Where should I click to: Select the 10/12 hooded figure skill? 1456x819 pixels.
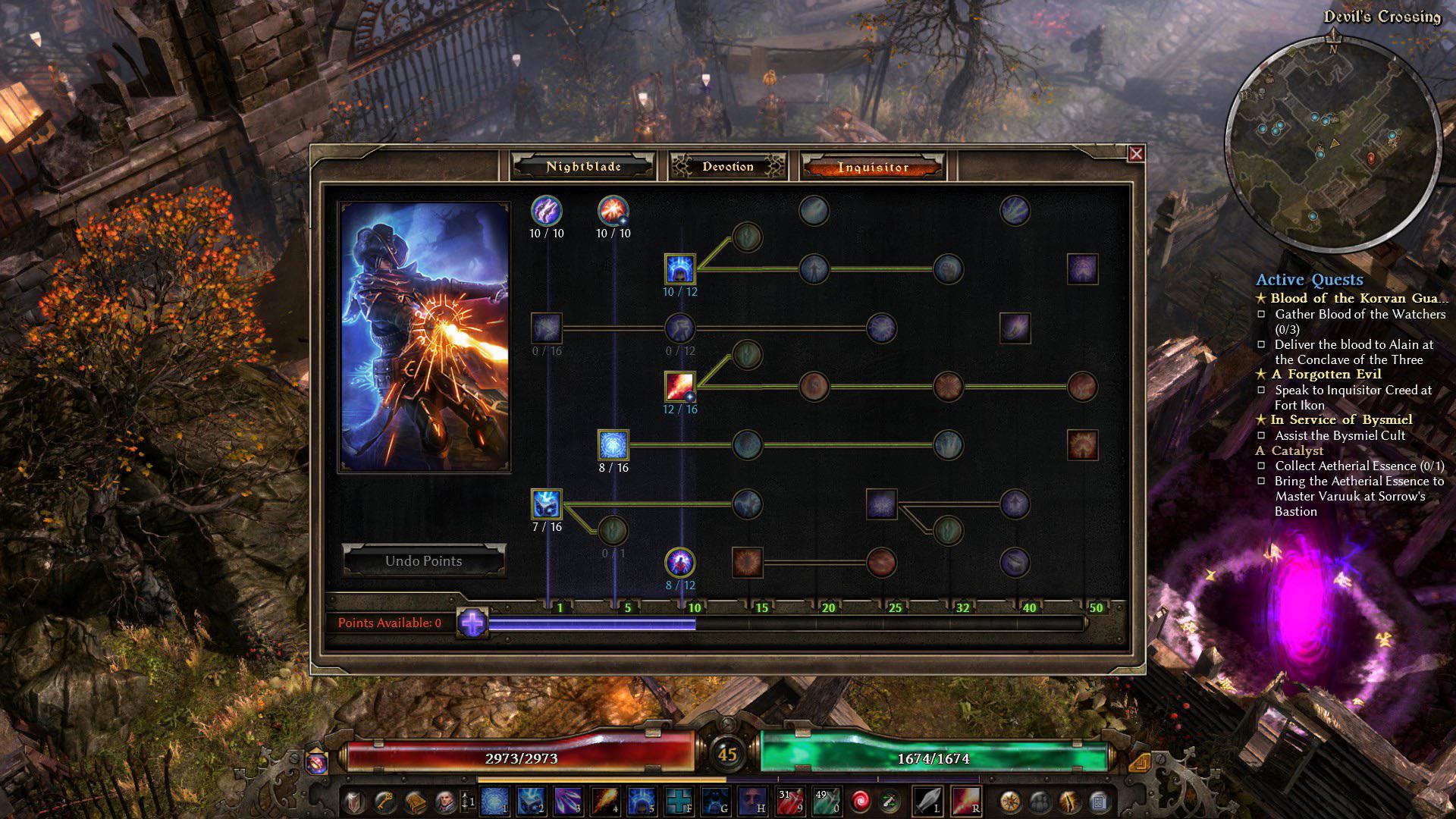click(x=679, y=269)
